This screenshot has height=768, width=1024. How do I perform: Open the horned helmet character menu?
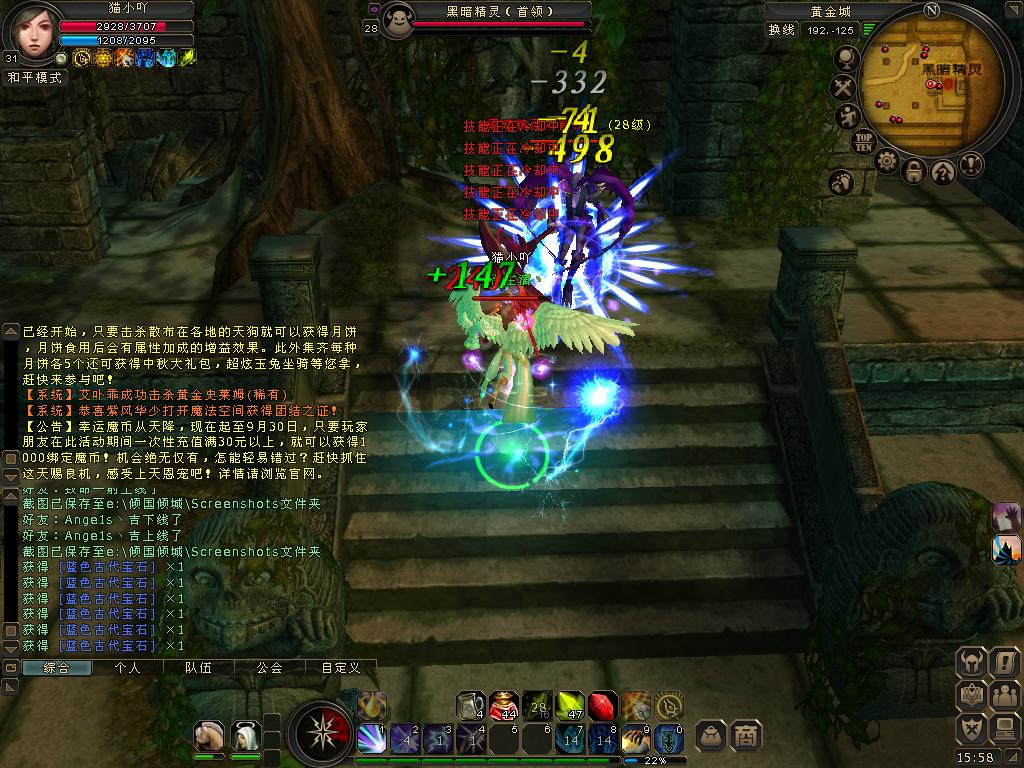pyautogui.click(x=972, y=661)
